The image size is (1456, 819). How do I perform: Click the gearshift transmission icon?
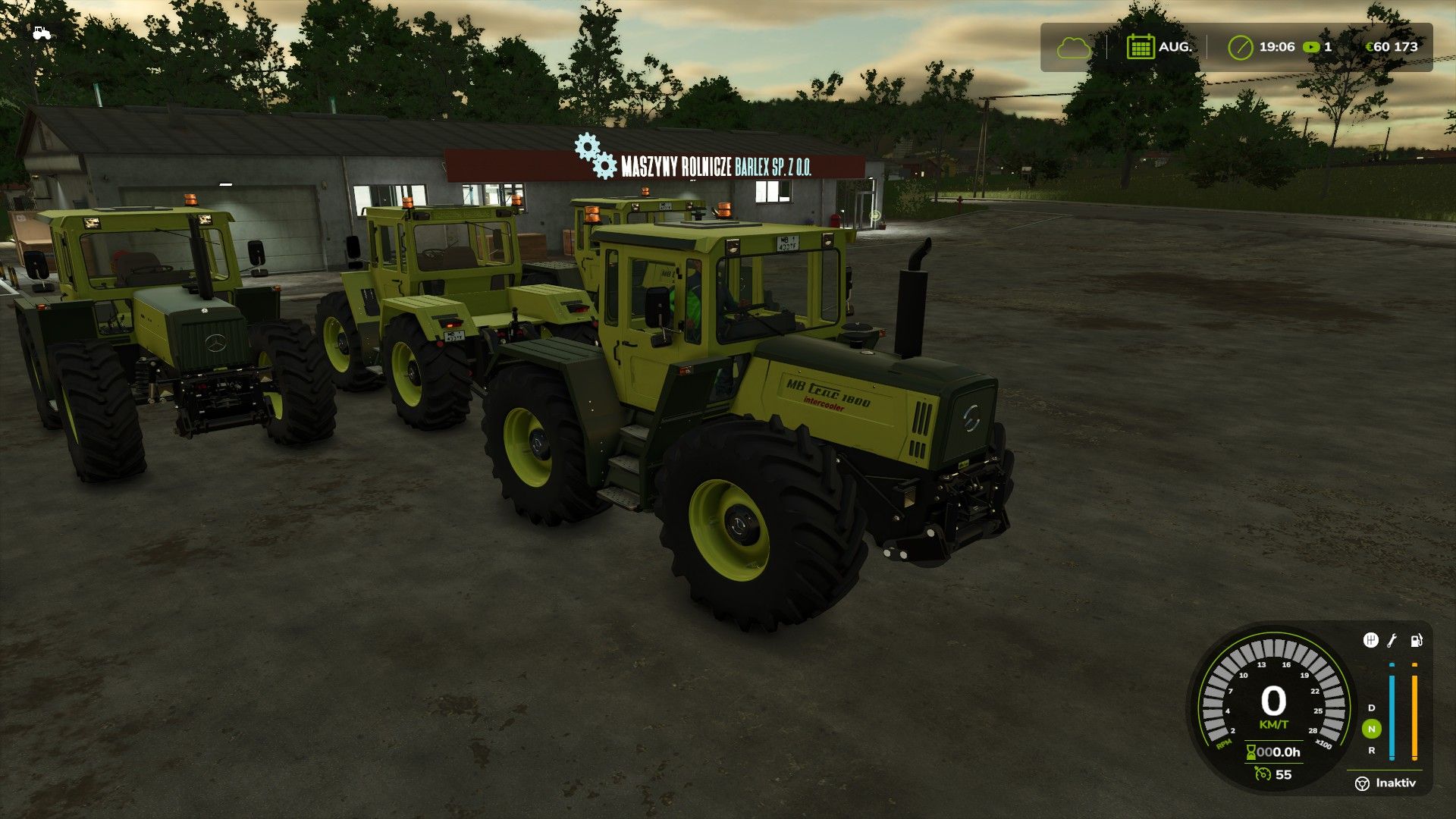point(1370,641)
